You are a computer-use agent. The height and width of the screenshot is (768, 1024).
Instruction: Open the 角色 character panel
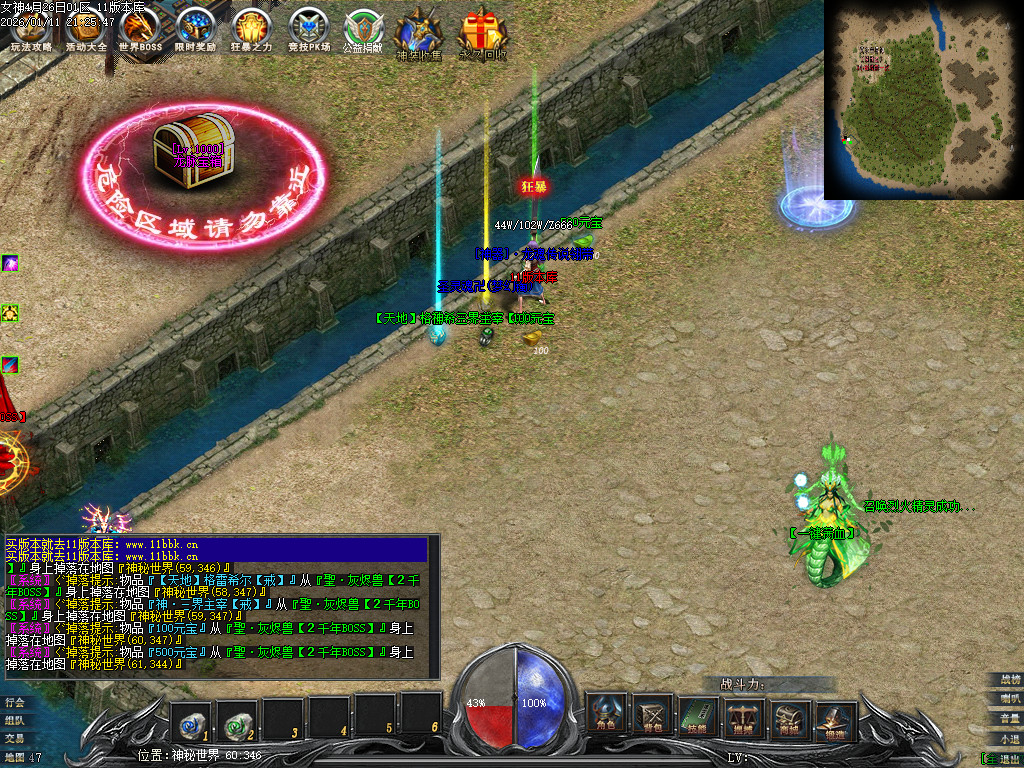(x=606, y=714)
